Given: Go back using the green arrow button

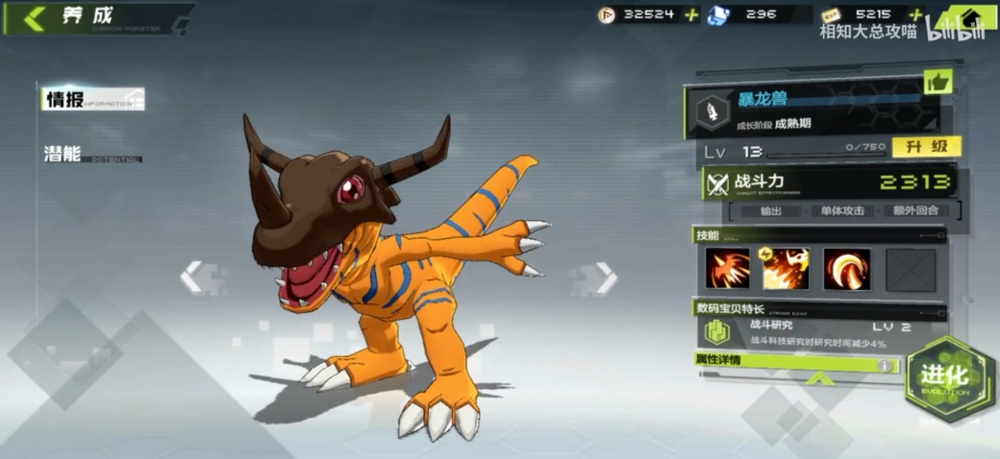Looking at the screenshot, I should click(x=34, y=18).
